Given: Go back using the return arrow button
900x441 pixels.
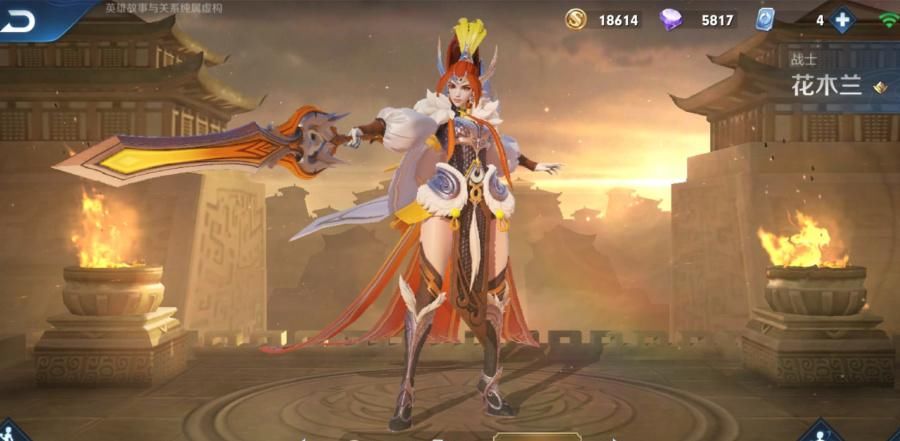Looking at the screenshot, I should click(22, 20).
